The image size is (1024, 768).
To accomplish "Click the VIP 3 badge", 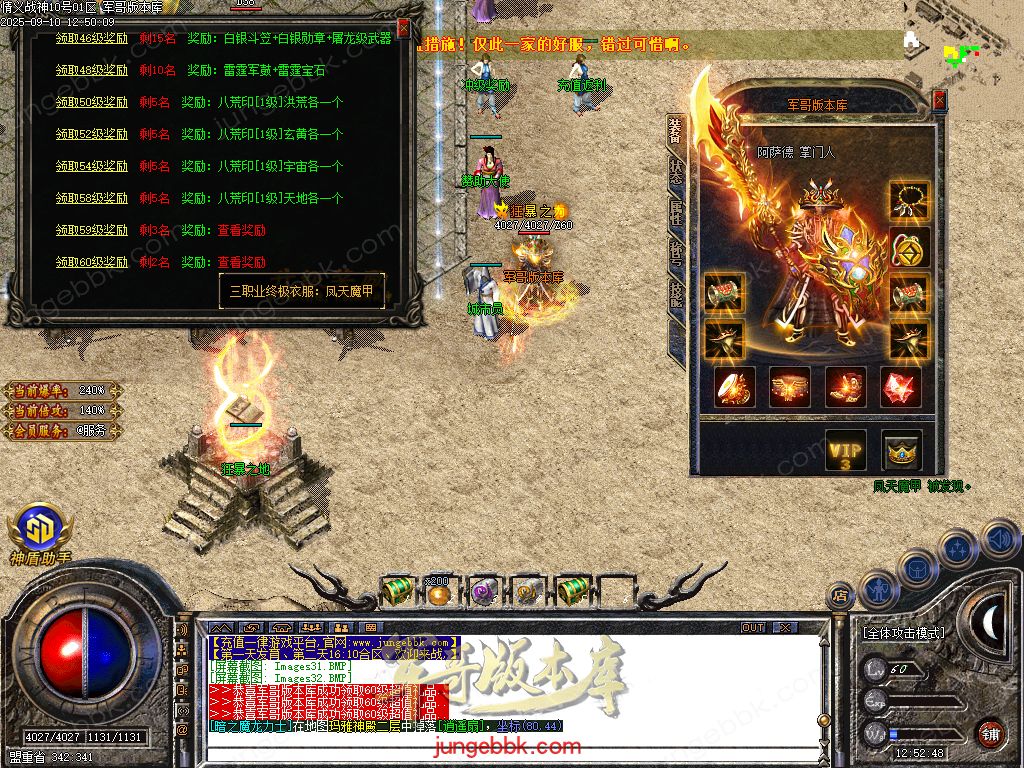I will tap(845, 451).
